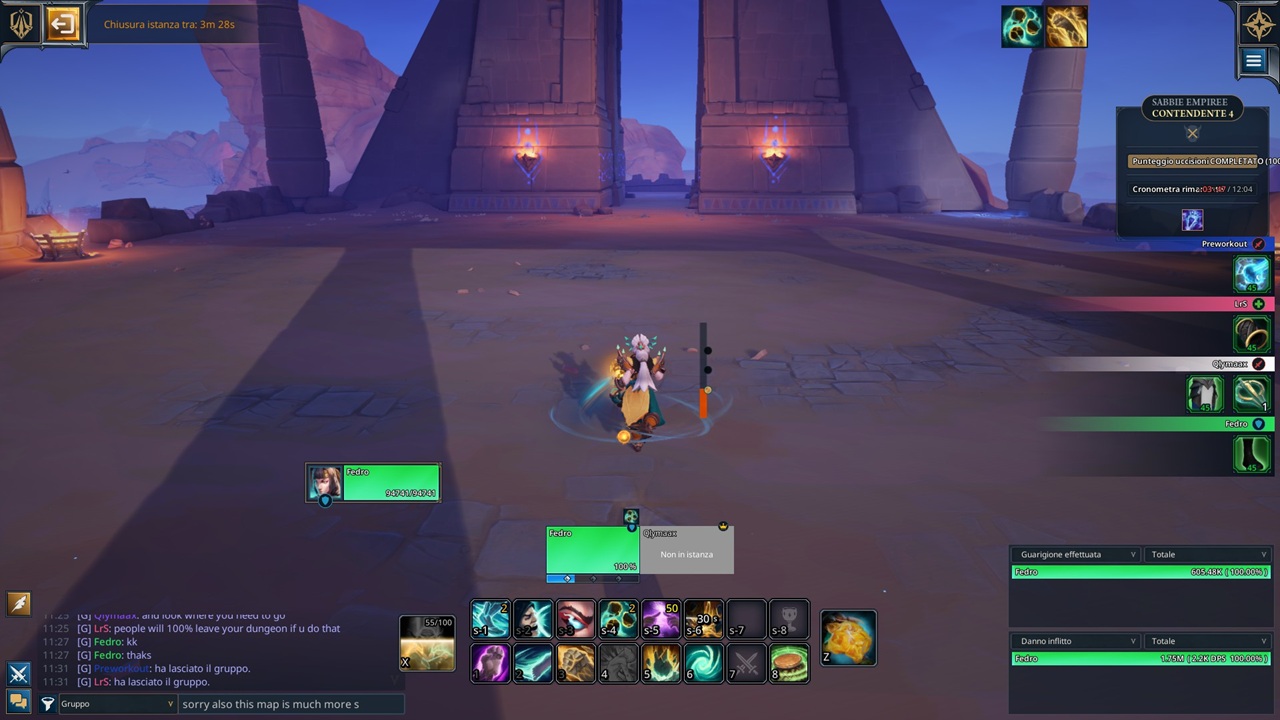
Task: Open the chat bubbles panel button
Action: 18,701
